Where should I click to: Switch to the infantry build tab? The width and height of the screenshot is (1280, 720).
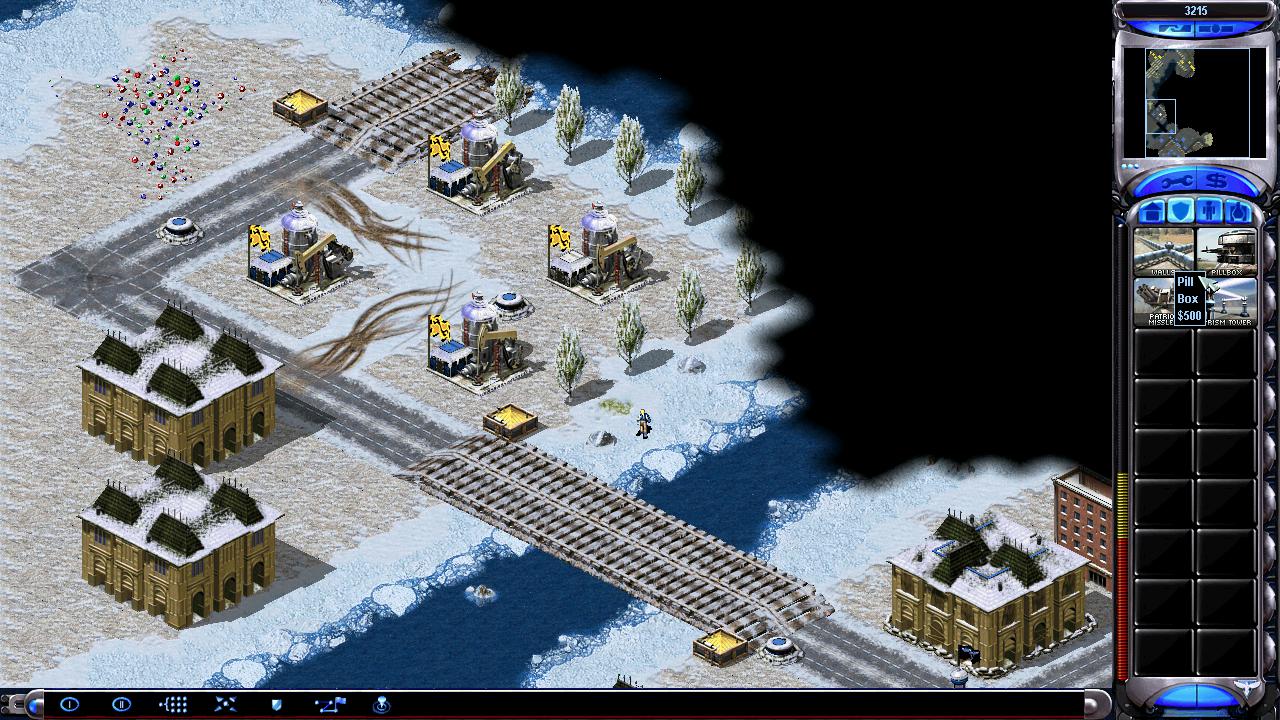(1209, 211)
